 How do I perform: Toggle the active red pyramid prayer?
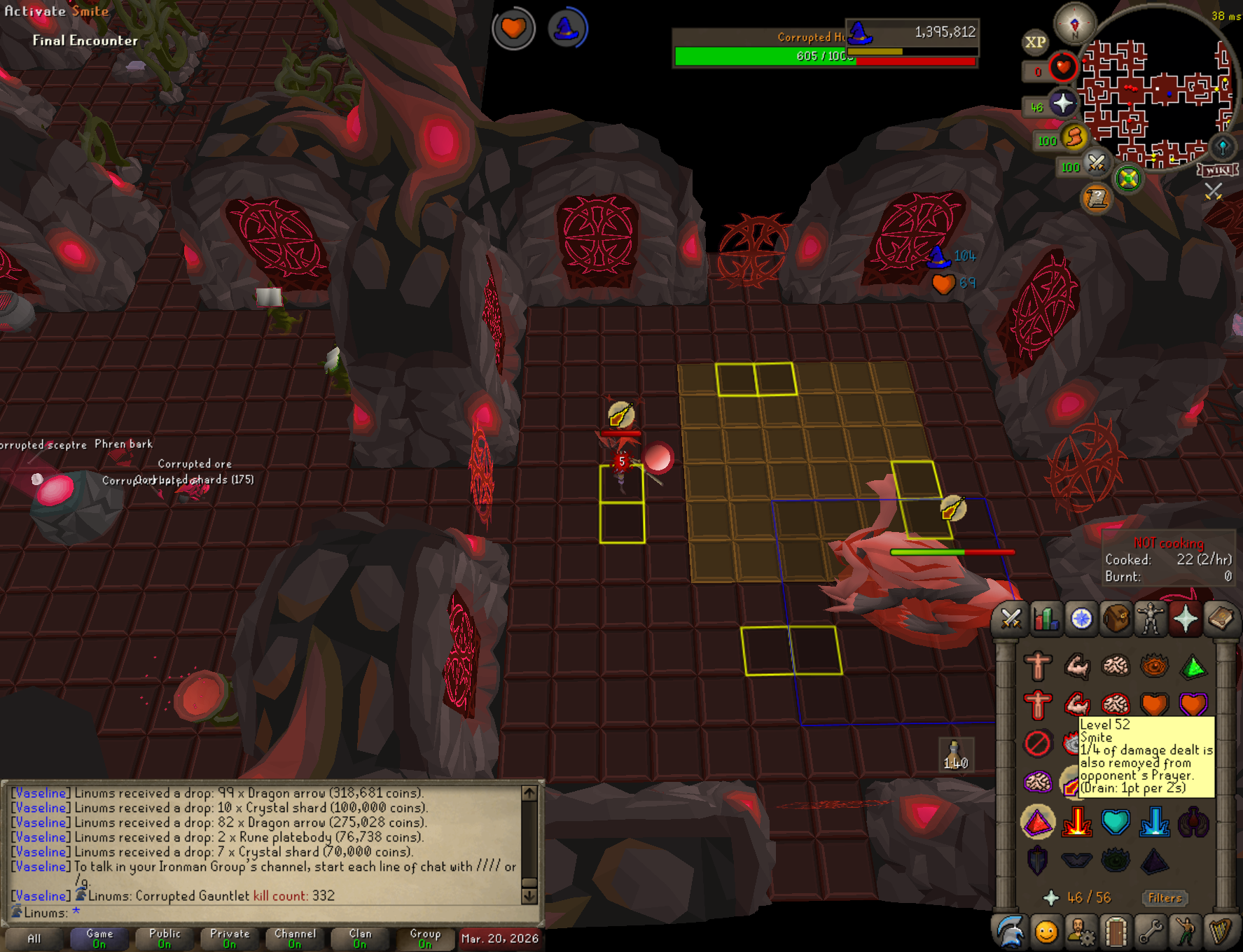click(1038, 822)
